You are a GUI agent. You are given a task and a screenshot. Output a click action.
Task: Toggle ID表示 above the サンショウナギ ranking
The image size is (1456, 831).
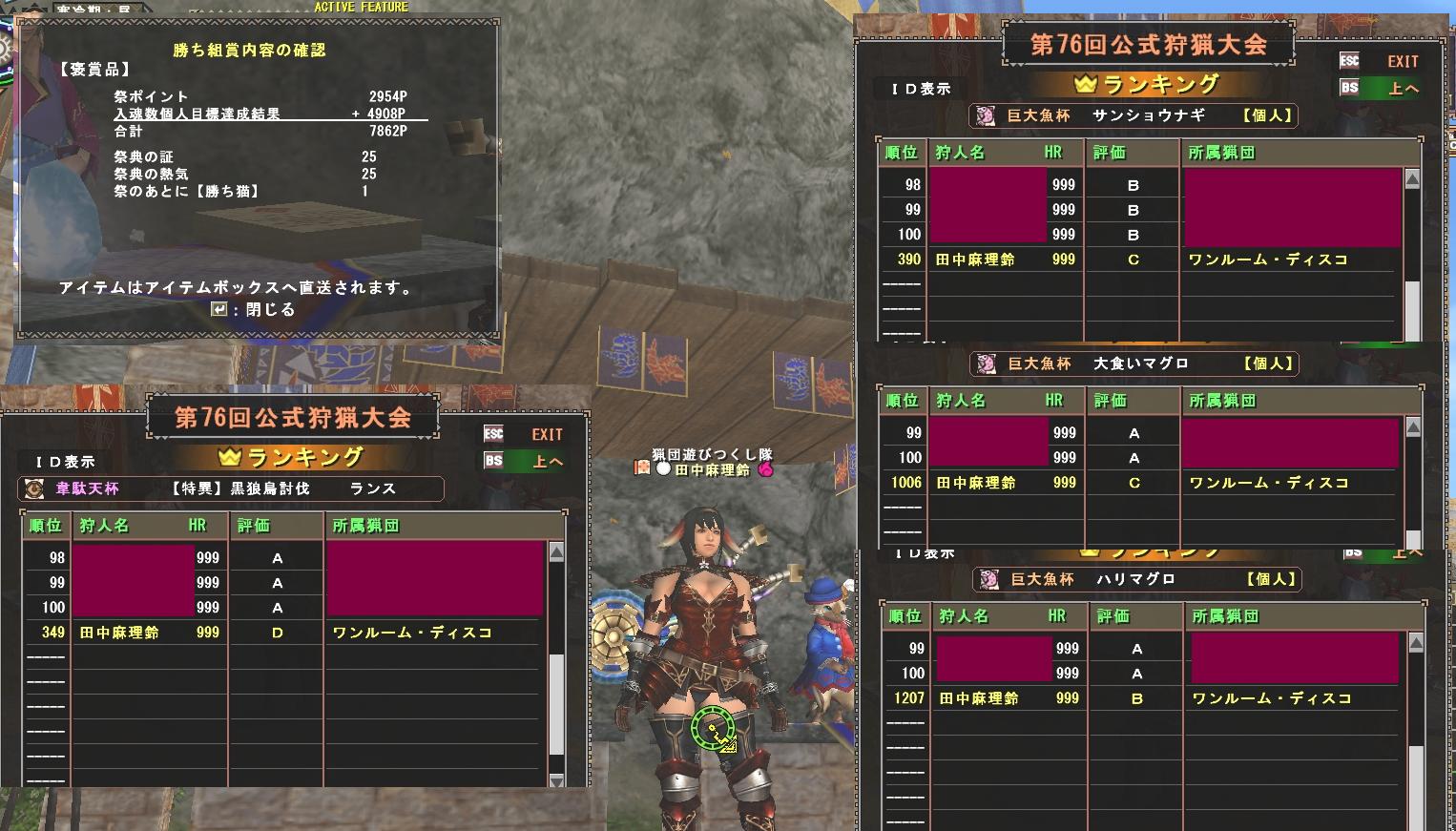pos(921,89)
